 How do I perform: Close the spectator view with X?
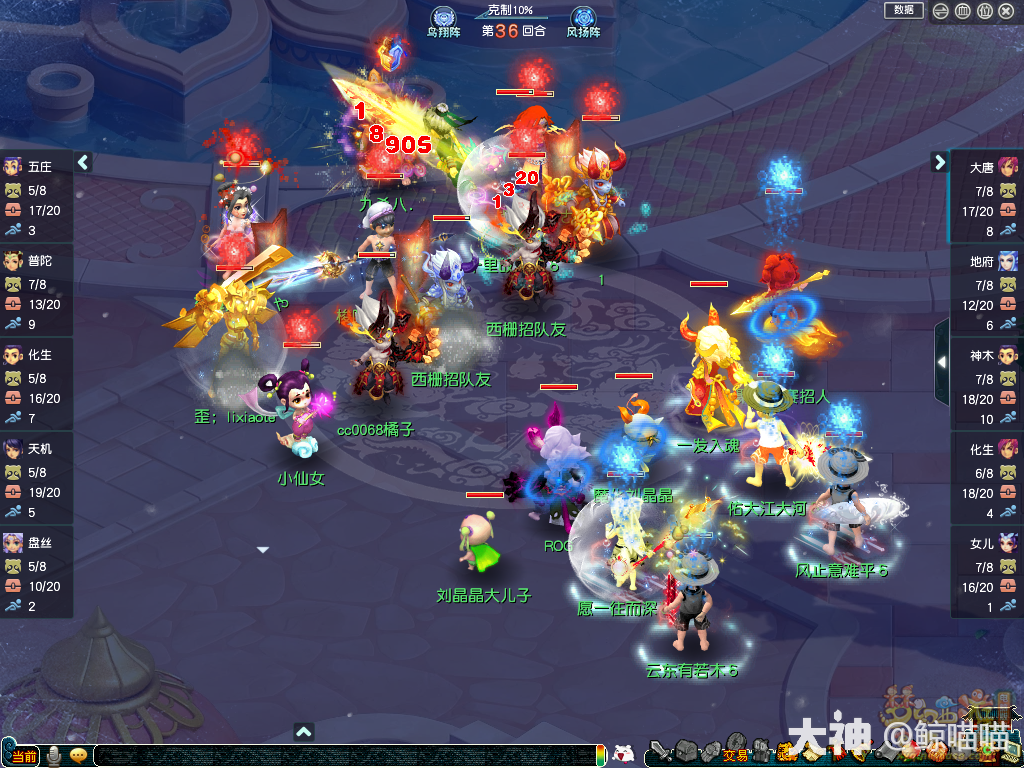1007,11
